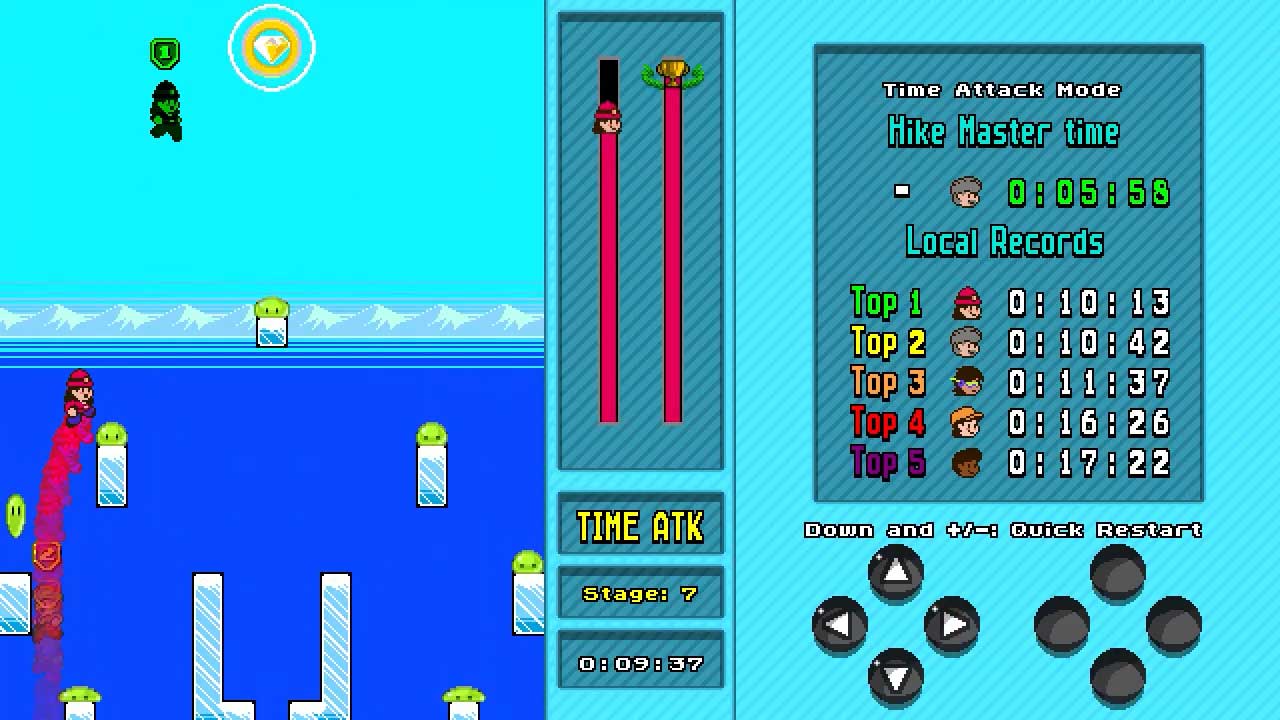The image size is (1280, 720).
Task: Select the green number 1 shield badge
Action: (164, 52)
